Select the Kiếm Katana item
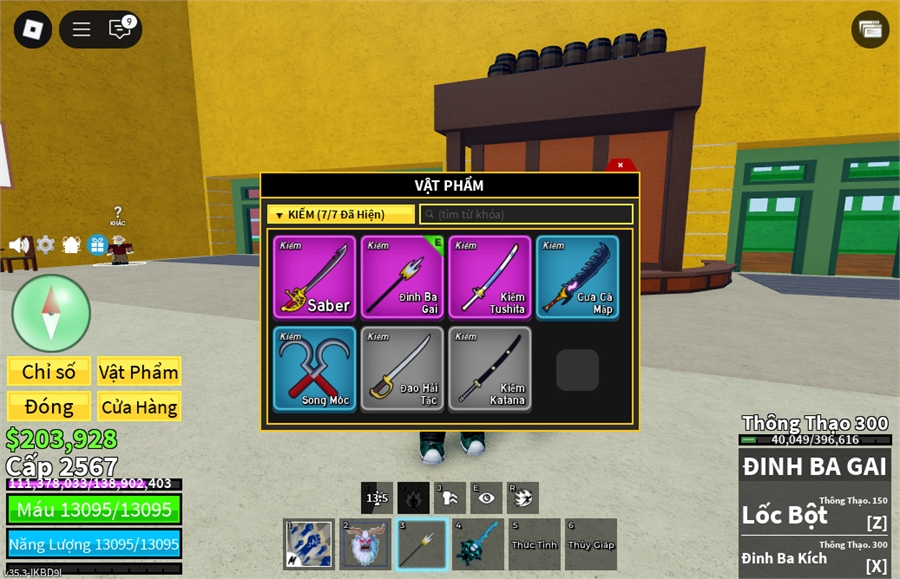Image resolution: width=900 pixels, height=579 pixels. 490,368
